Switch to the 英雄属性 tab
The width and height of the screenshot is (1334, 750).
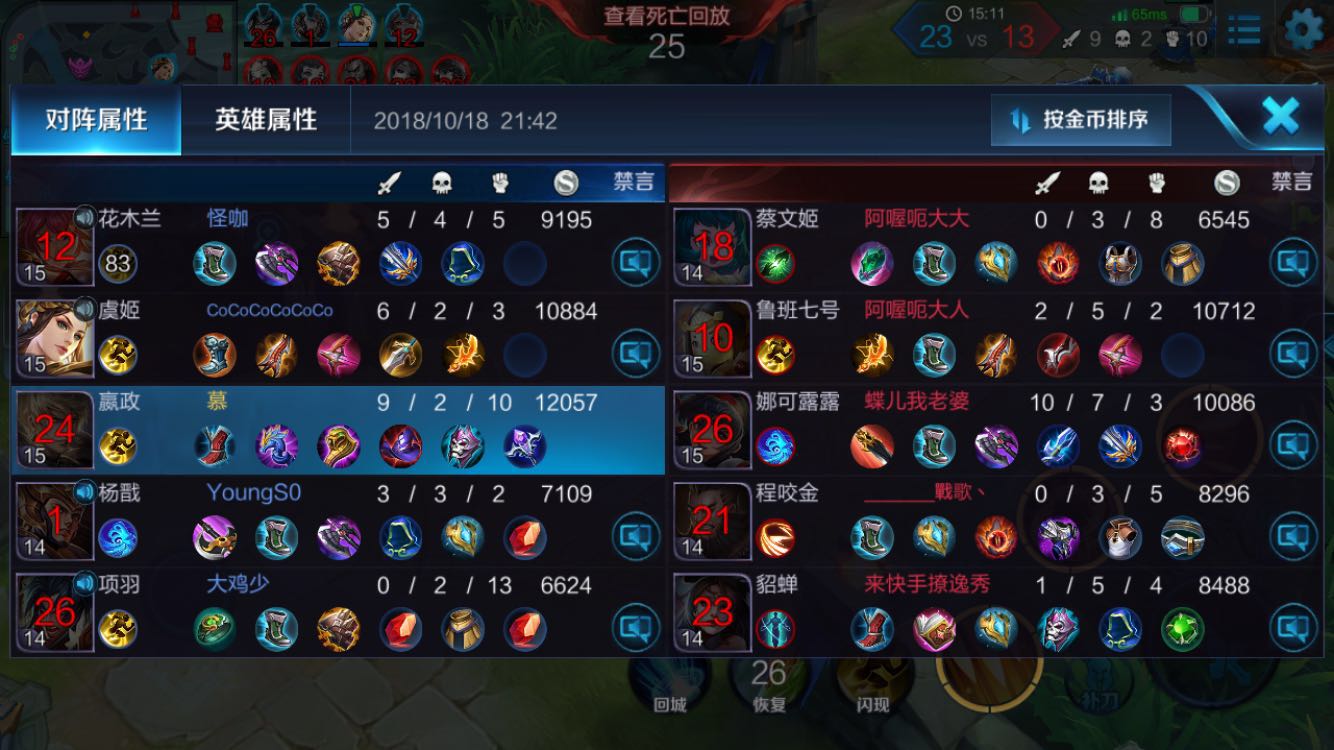[x=265, y=120]
